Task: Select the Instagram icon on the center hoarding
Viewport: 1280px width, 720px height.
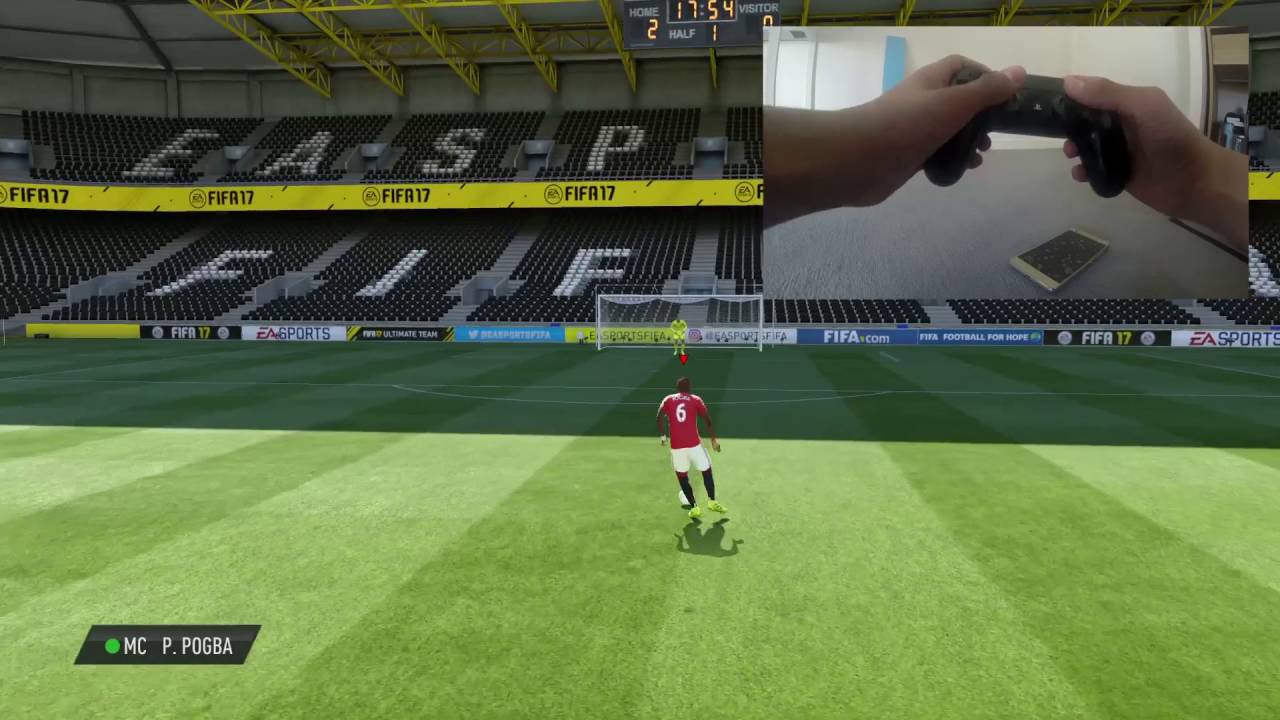Action: tap(695, 336)
